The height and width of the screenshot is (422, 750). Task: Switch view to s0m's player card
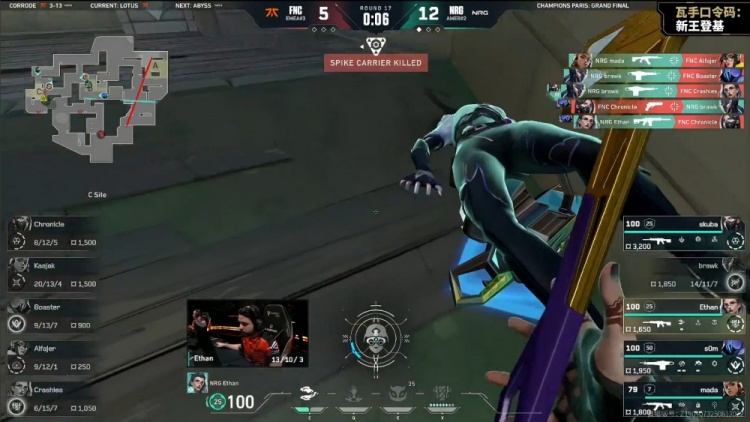684,355
